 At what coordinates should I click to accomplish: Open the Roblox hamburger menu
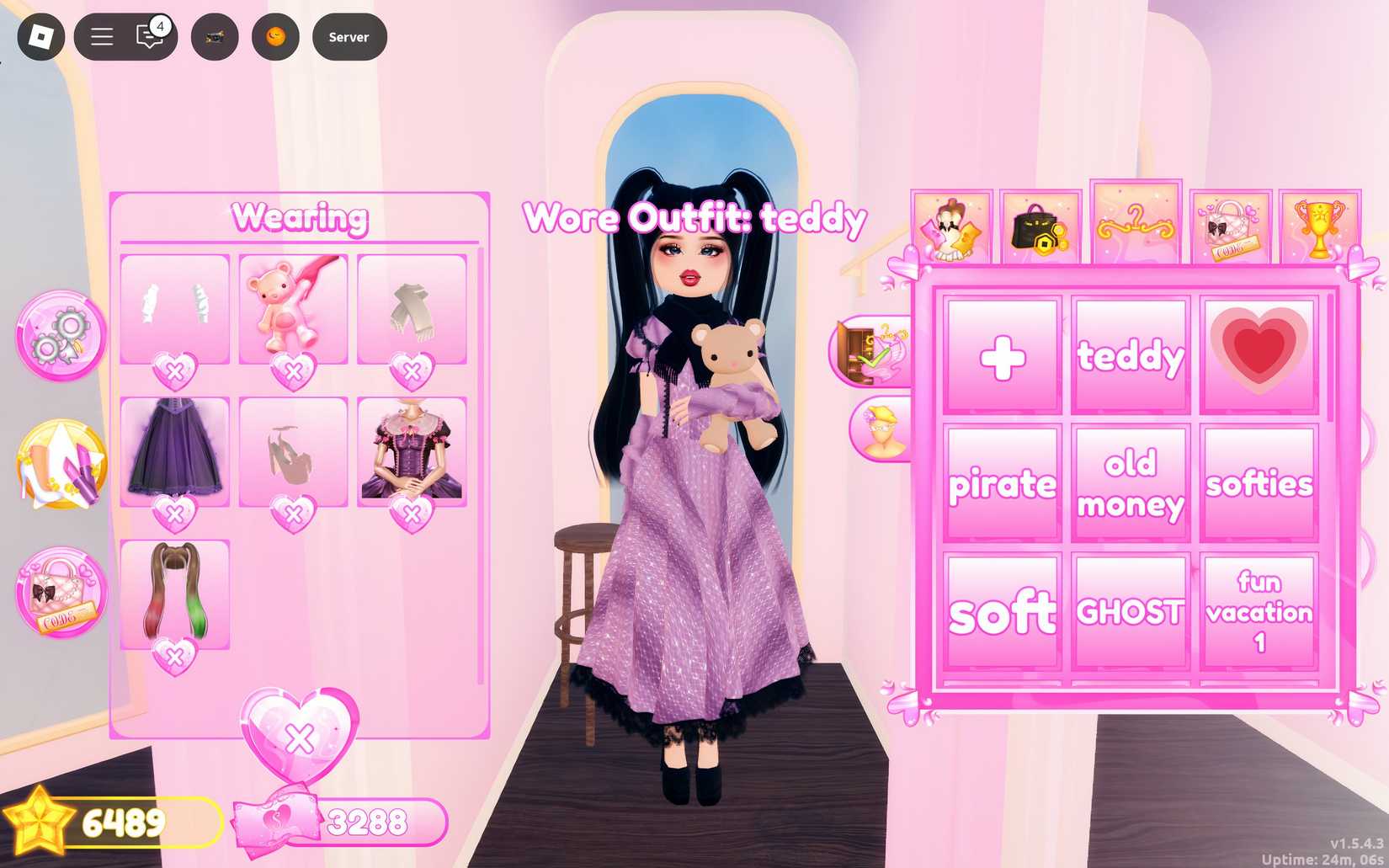pos(100,36)
